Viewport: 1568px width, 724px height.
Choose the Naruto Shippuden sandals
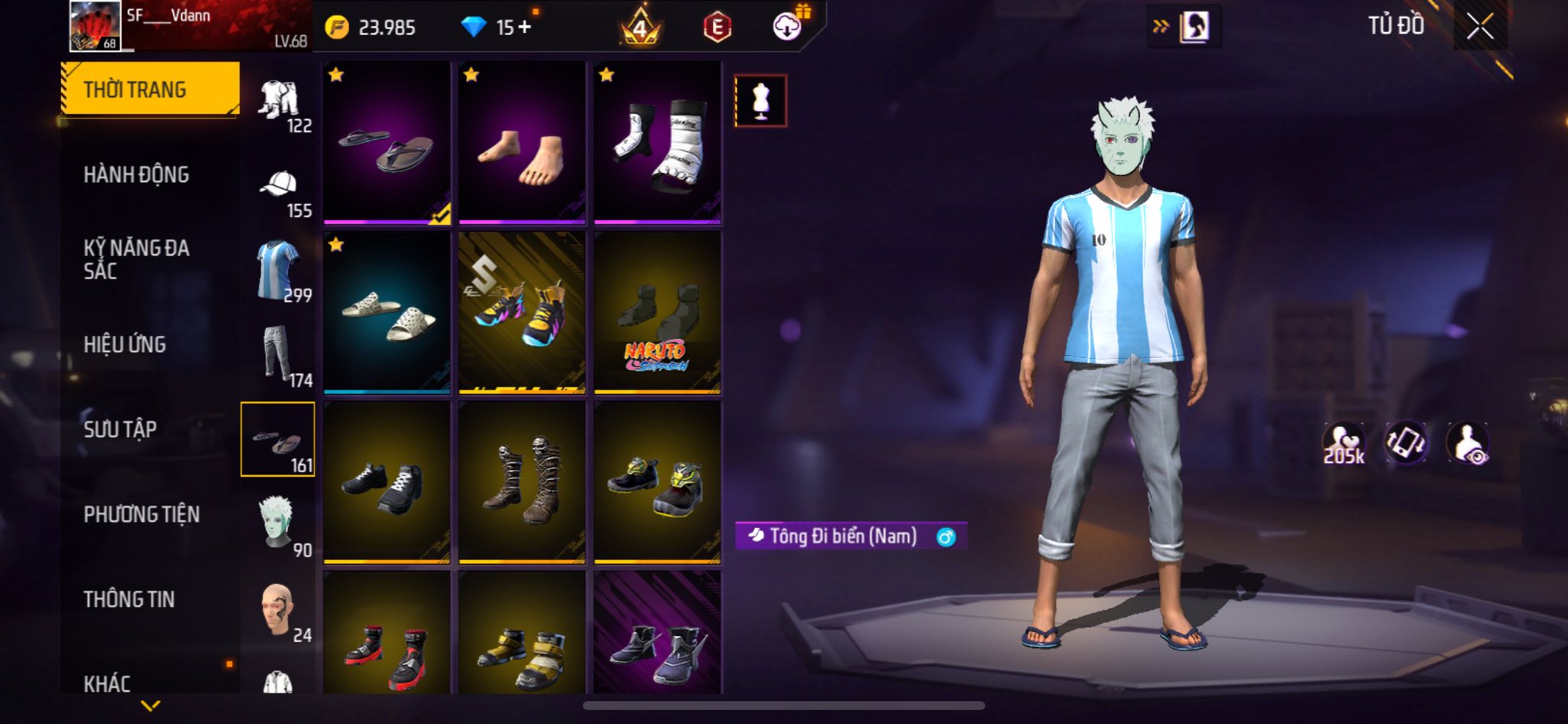(658, 313)
